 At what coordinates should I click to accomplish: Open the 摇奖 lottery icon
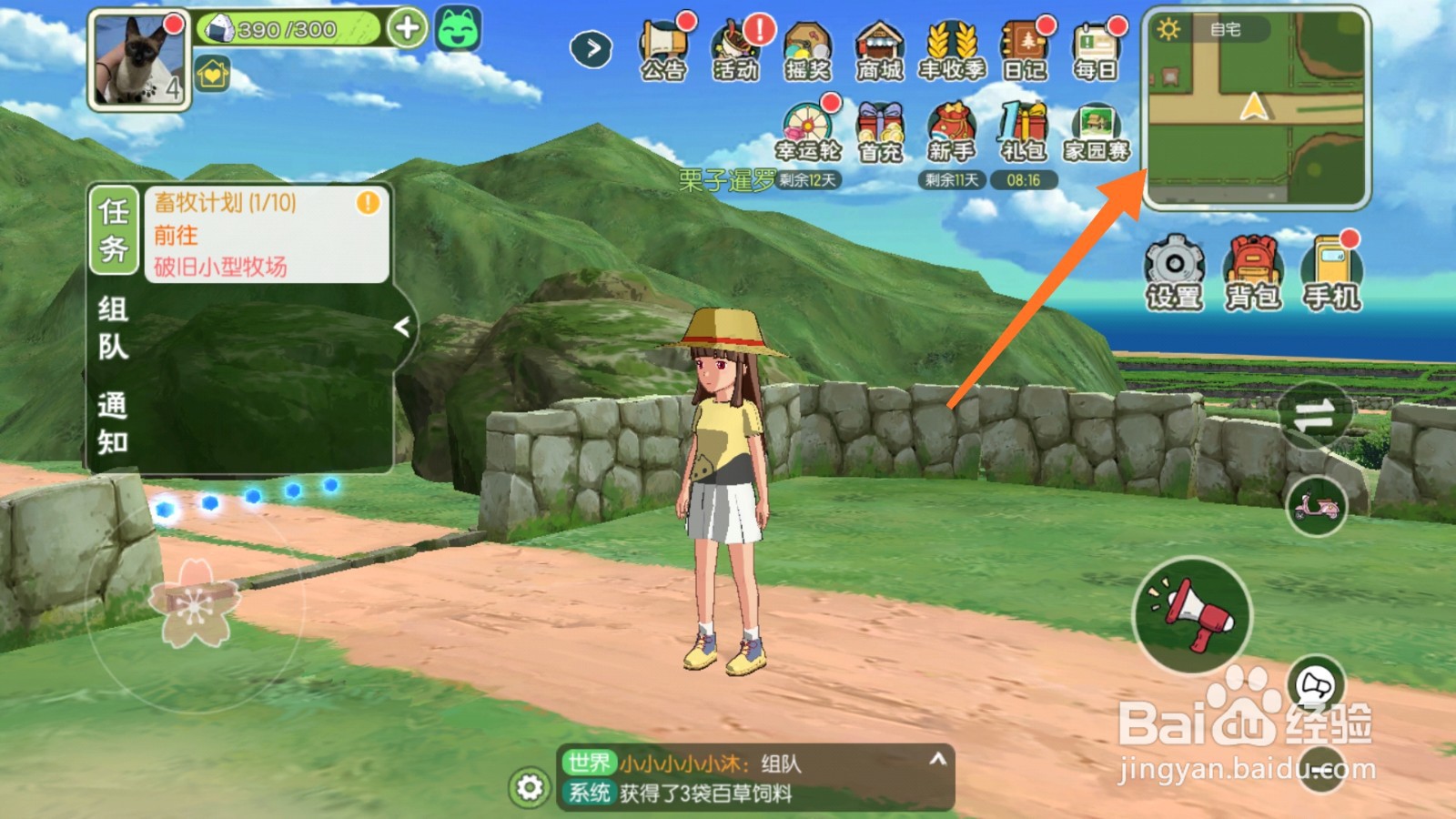[808, 50]
